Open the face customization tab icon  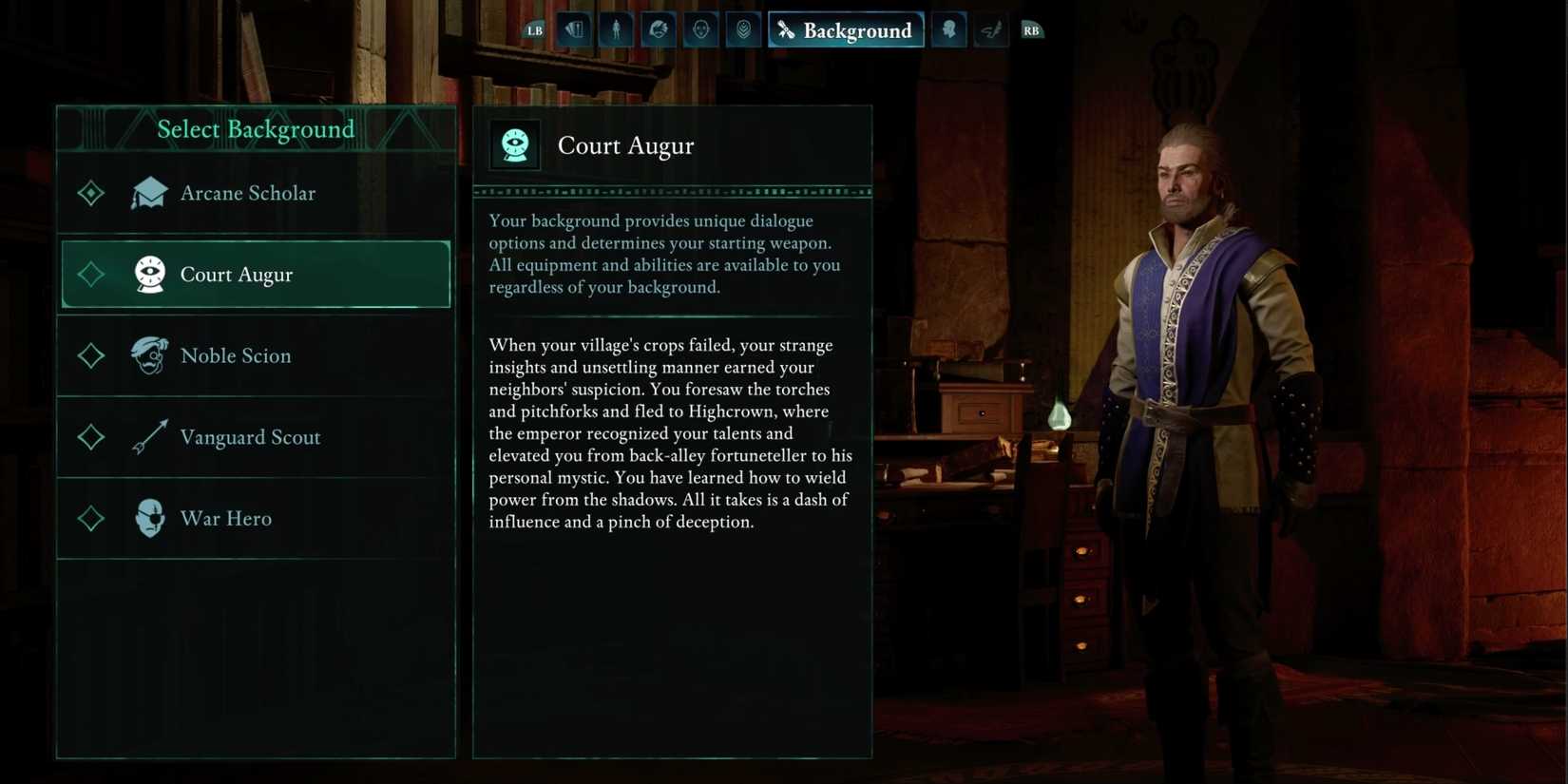point(700,29)
